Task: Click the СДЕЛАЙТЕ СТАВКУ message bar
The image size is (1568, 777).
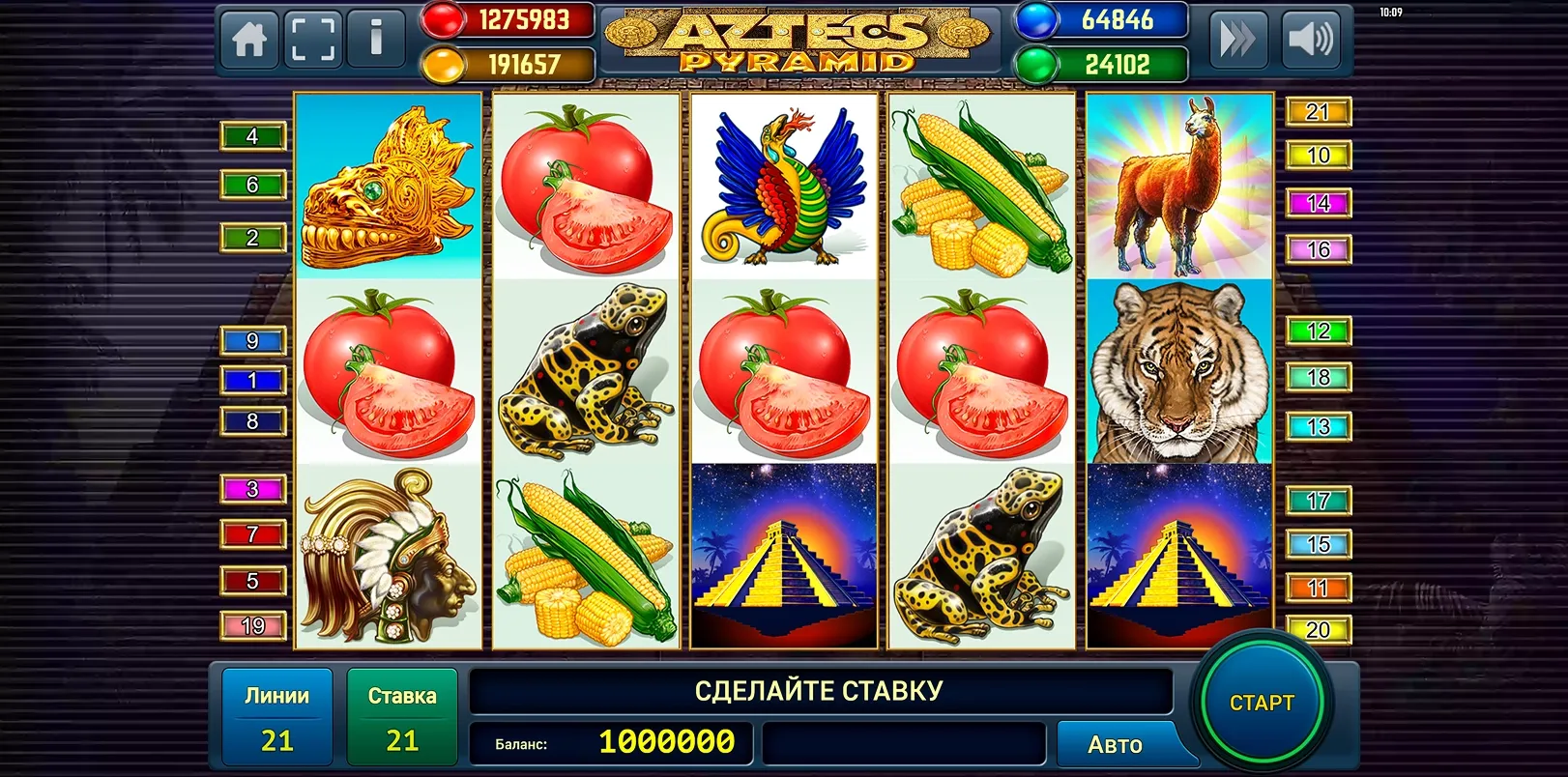Action: pos(820,690)
